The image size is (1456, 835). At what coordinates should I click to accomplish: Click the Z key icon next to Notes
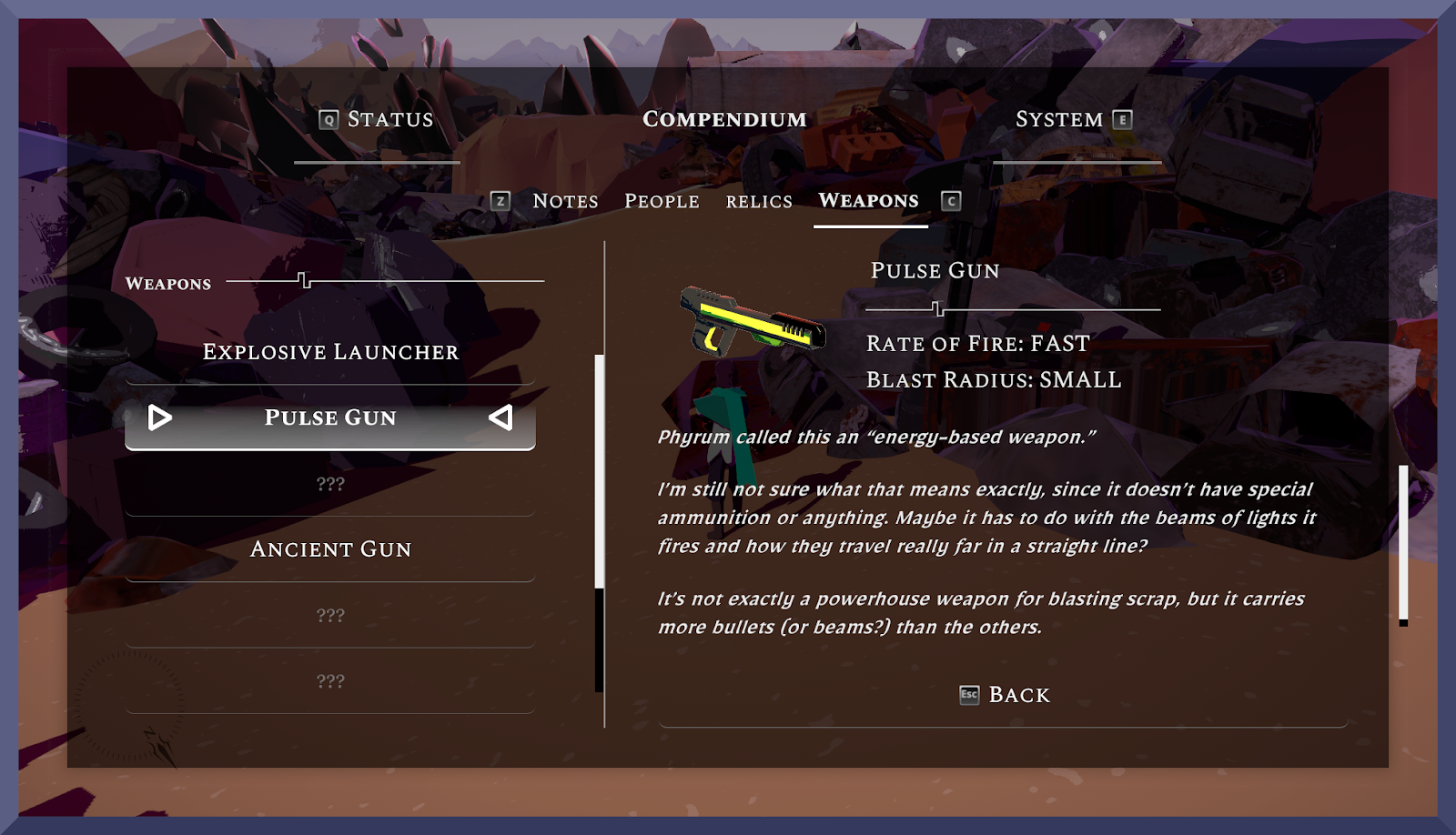(x=499, y=201)
